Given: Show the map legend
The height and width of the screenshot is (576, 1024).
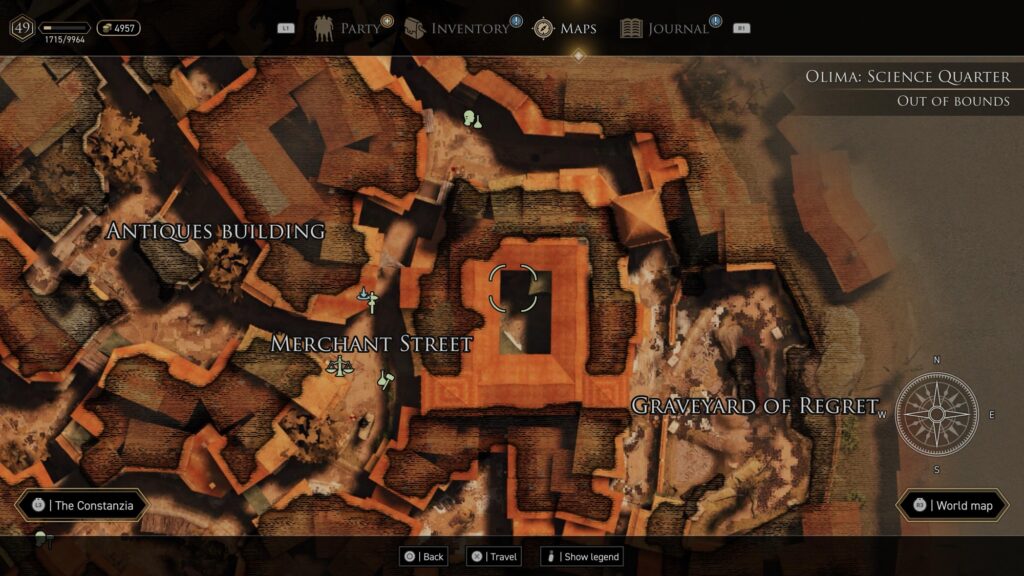Looking at the screenshot, I should tap(581, 556).
